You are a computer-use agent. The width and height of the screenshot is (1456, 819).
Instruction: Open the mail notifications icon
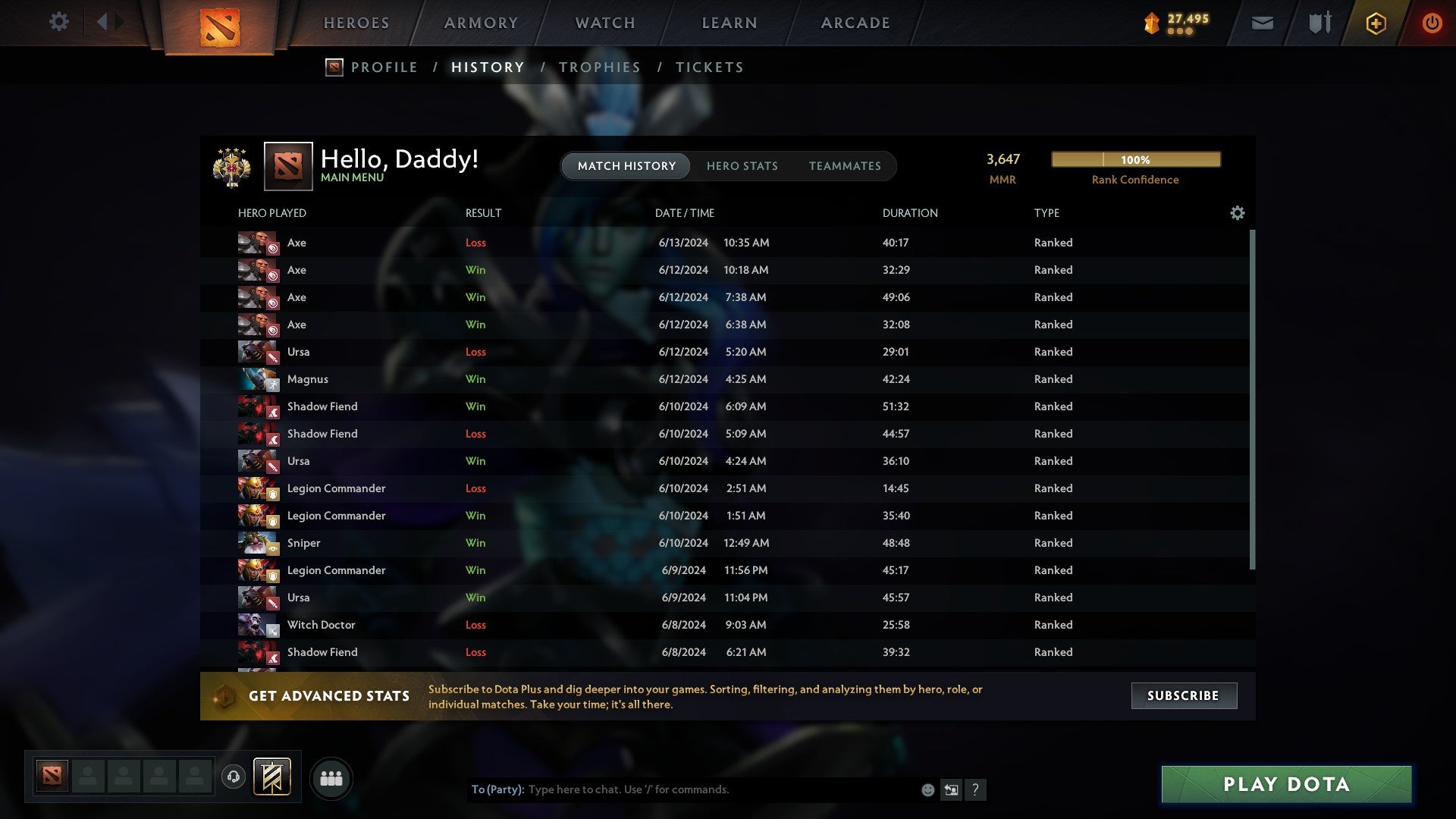[1261, 23]
